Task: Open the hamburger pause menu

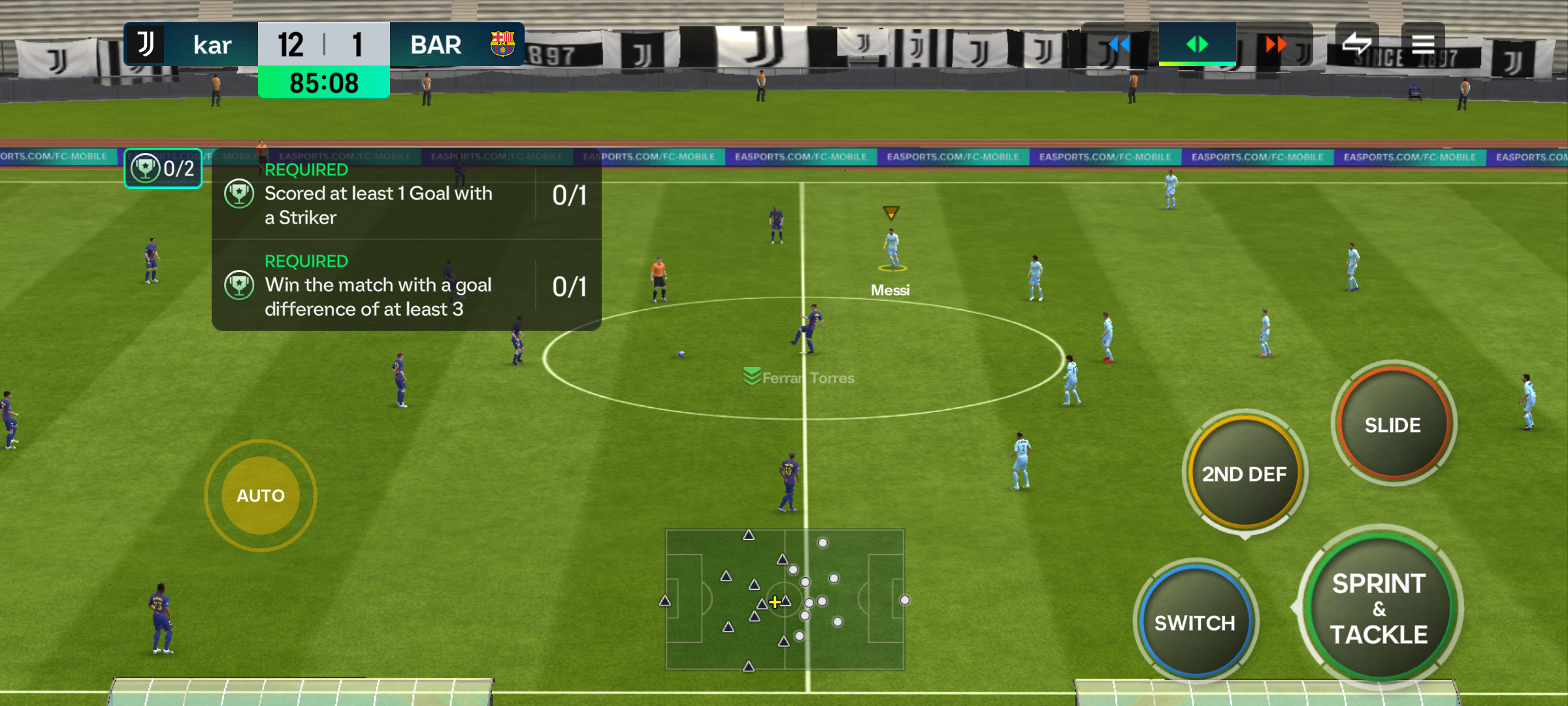Action: [1423, 44]
